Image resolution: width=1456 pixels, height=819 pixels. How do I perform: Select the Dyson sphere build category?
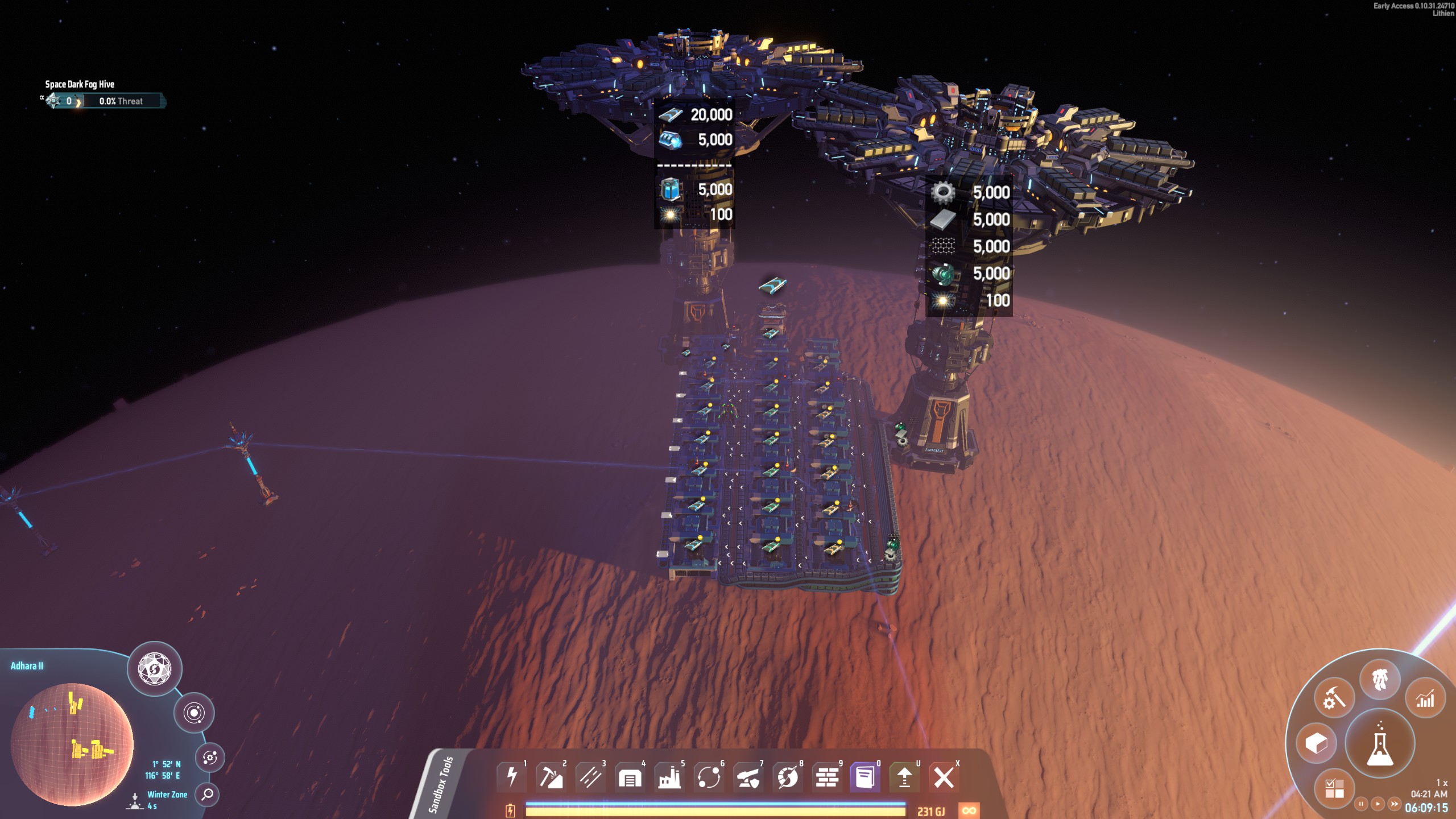tap(788, 776)
